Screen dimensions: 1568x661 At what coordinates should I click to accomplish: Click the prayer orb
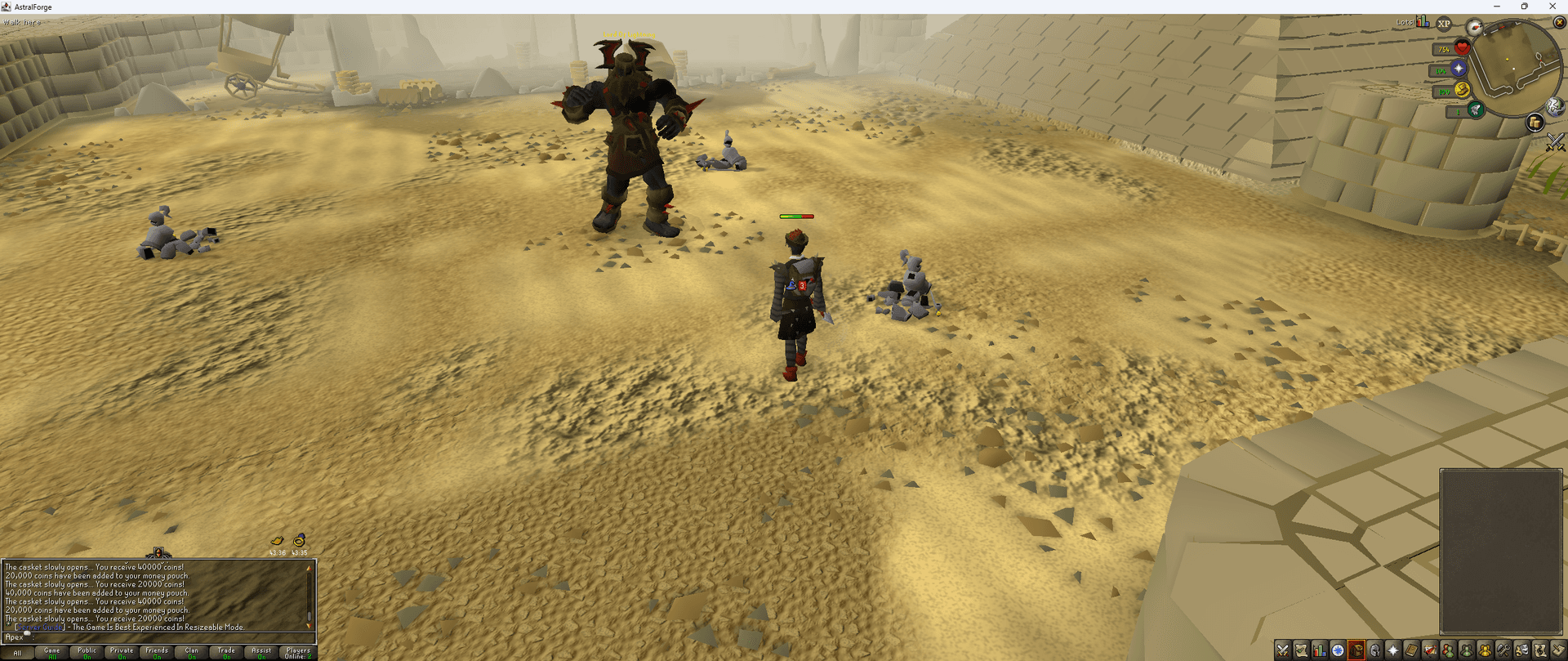click(x=1459, y=69)
